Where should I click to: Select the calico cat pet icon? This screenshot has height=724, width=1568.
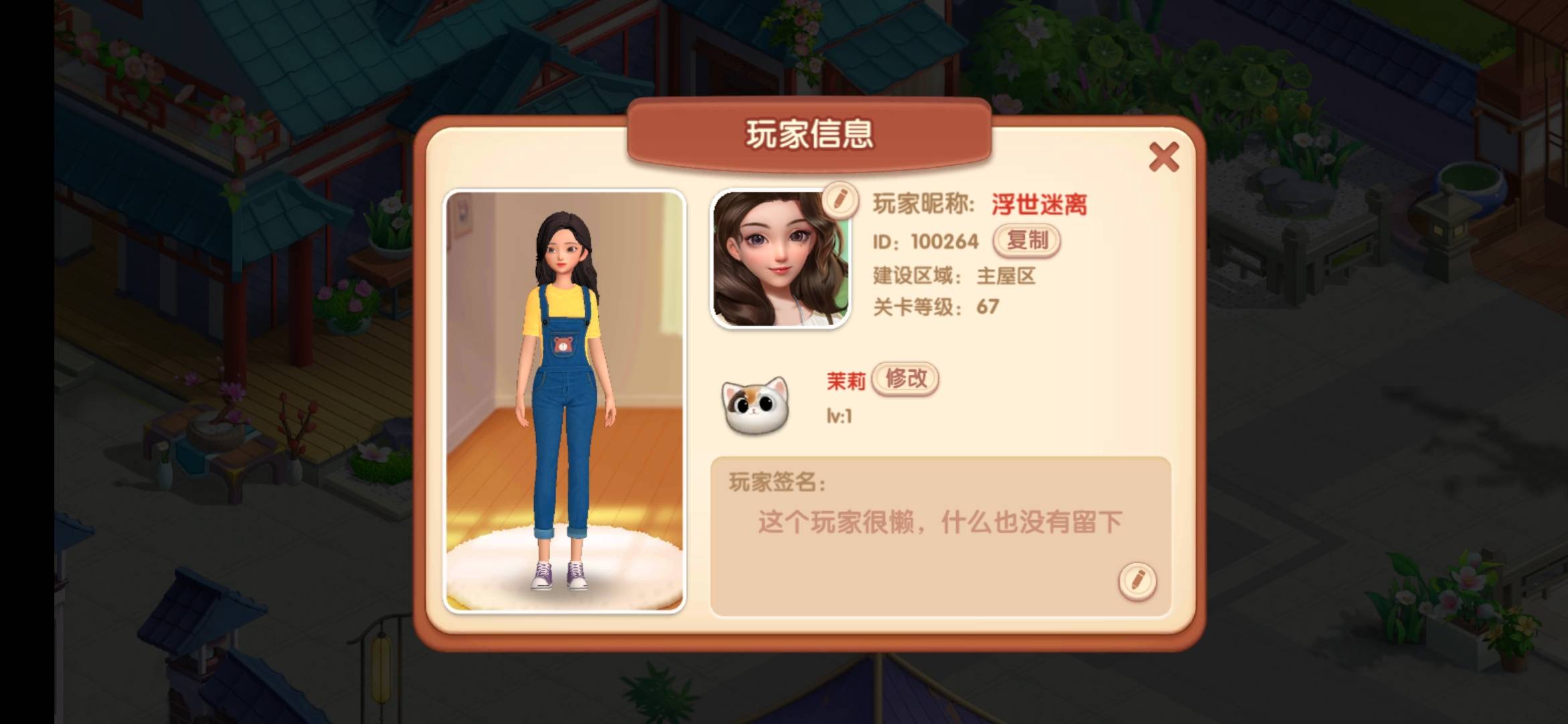point(755,406)
